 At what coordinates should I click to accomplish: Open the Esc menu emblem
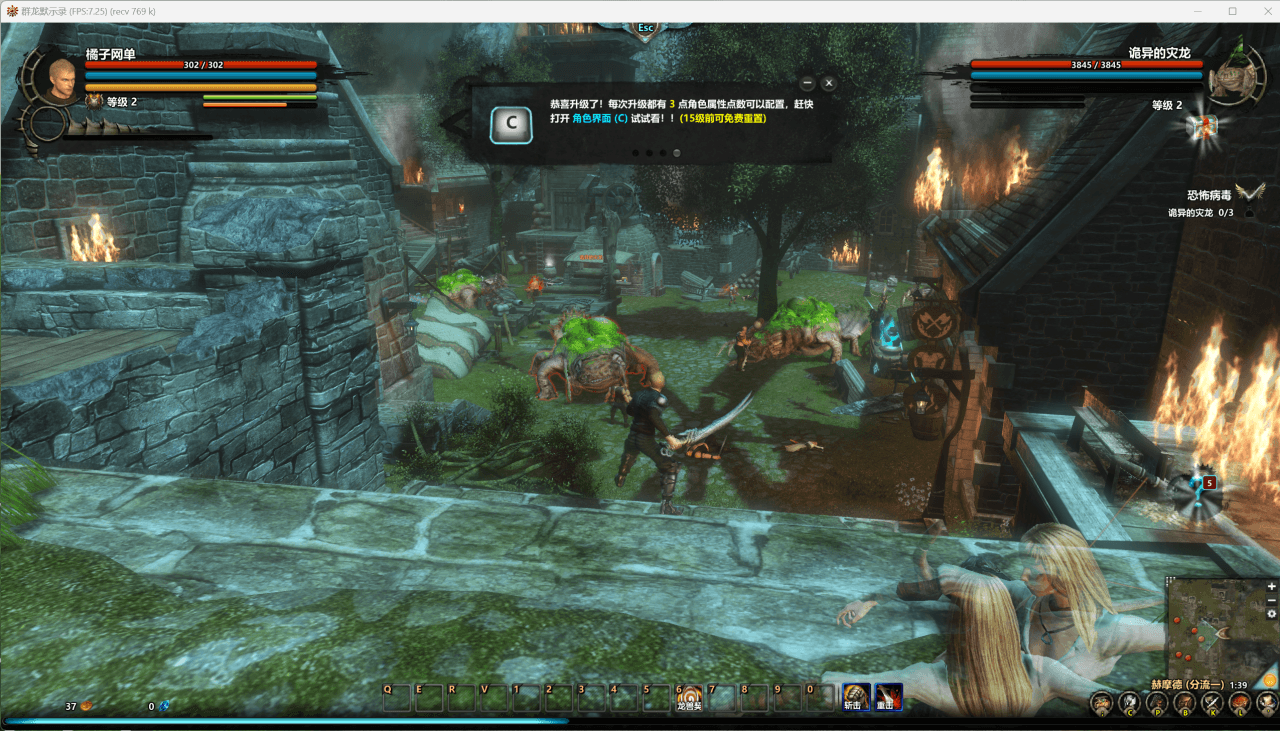pos(645,28)
